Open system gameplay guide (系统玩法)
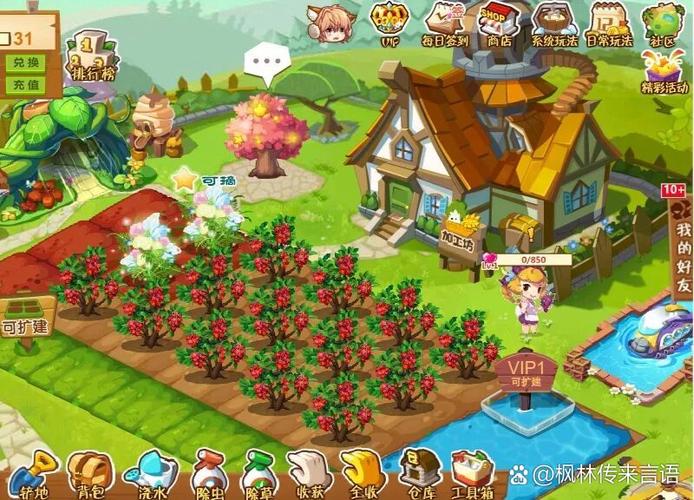The height and width of the screenshot is (500, 694). (553, 22)
